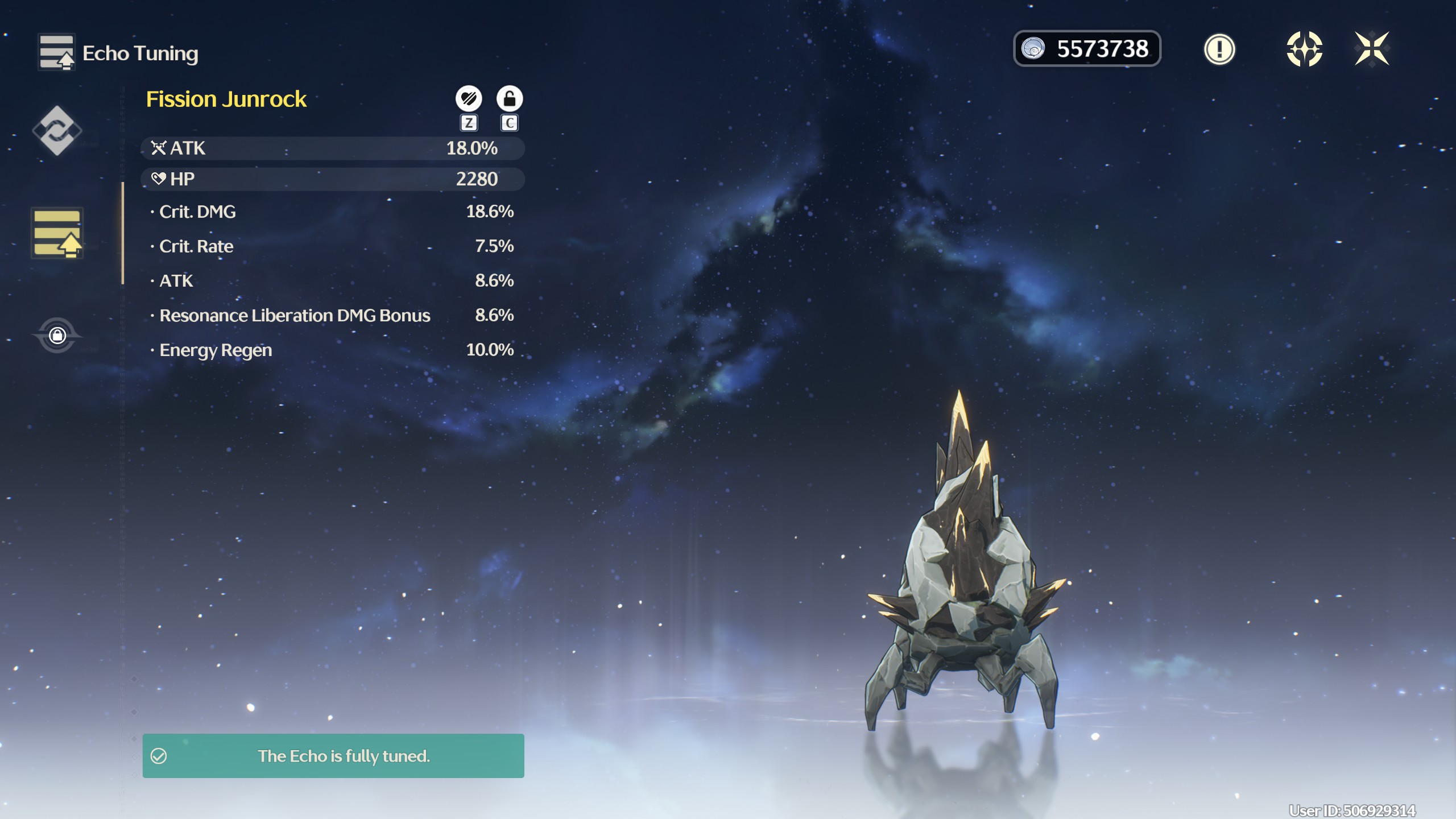
Task: Select the Crit. DMG substat row
Action: click(x=332, y=212)
